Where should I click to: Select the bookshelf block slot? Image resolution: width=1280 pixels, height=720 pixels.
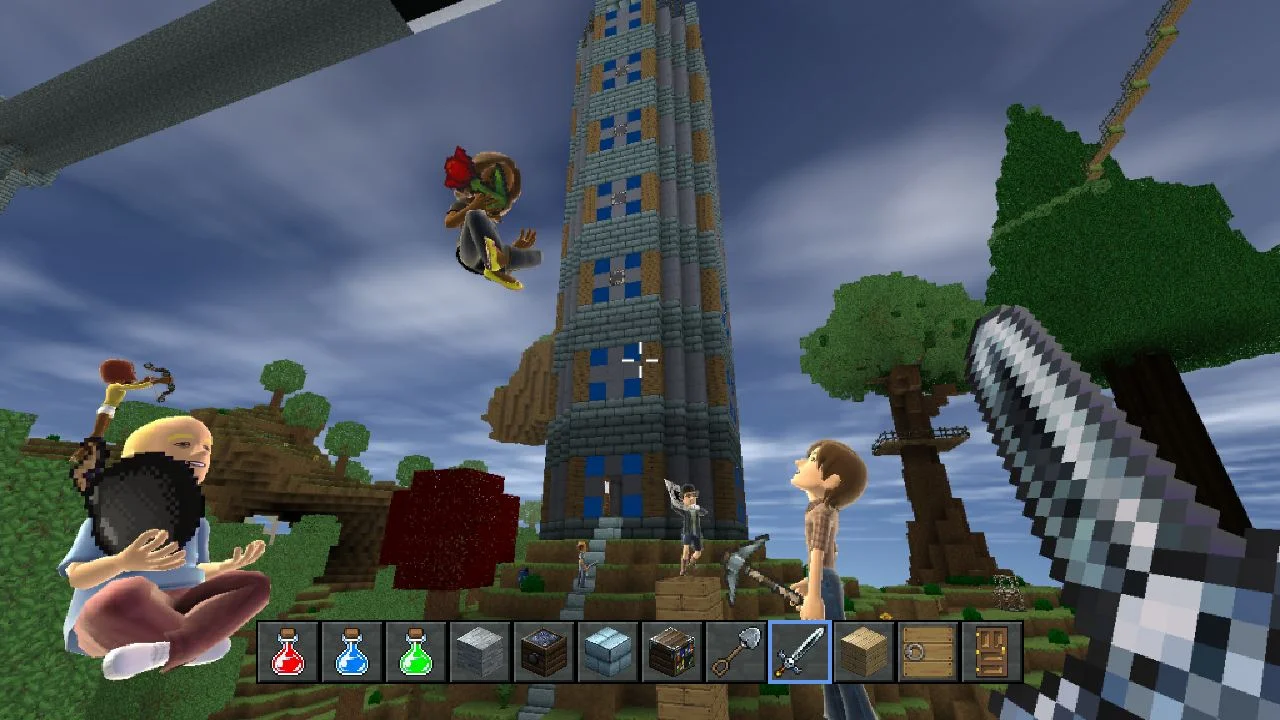click(x=672, y=652)
